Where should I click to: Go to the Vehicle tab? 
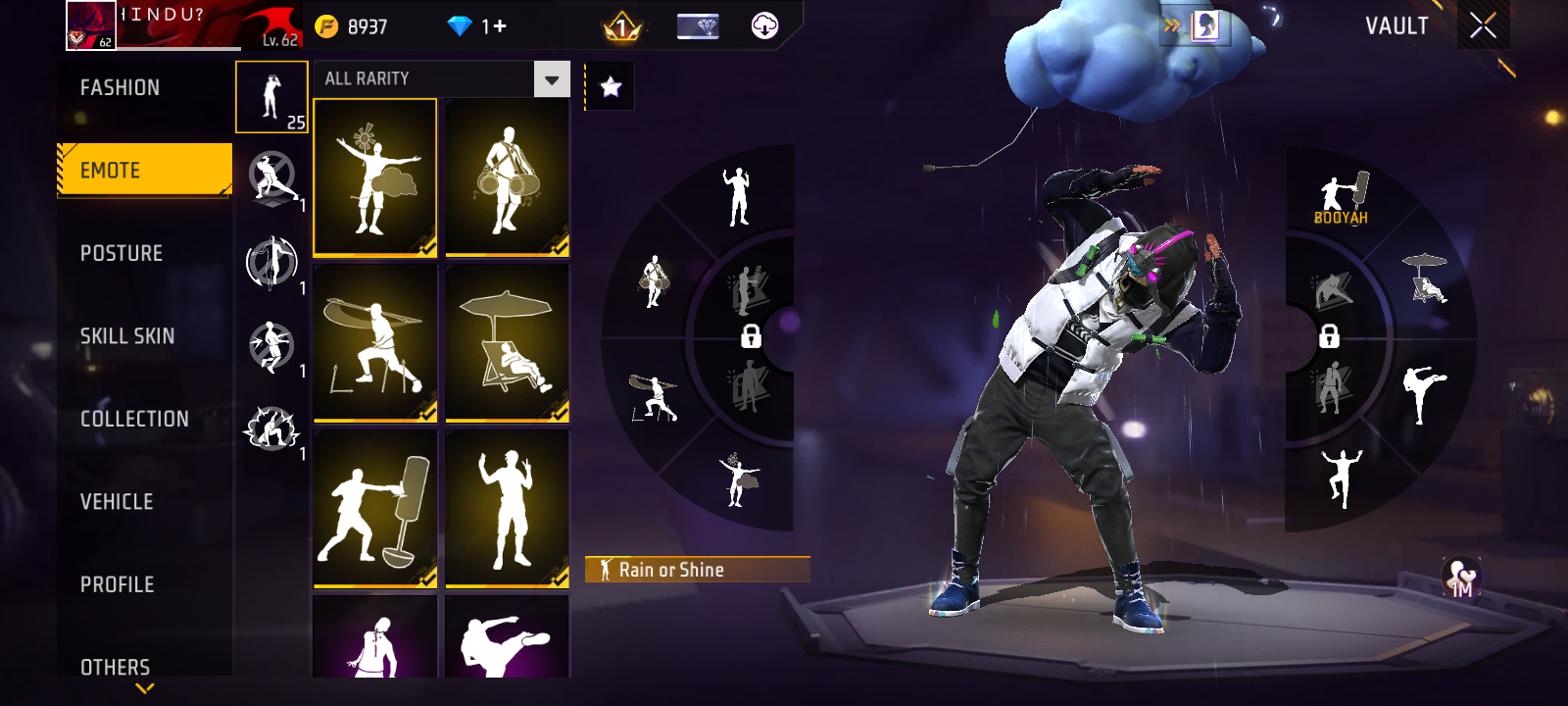click(117, 502)
